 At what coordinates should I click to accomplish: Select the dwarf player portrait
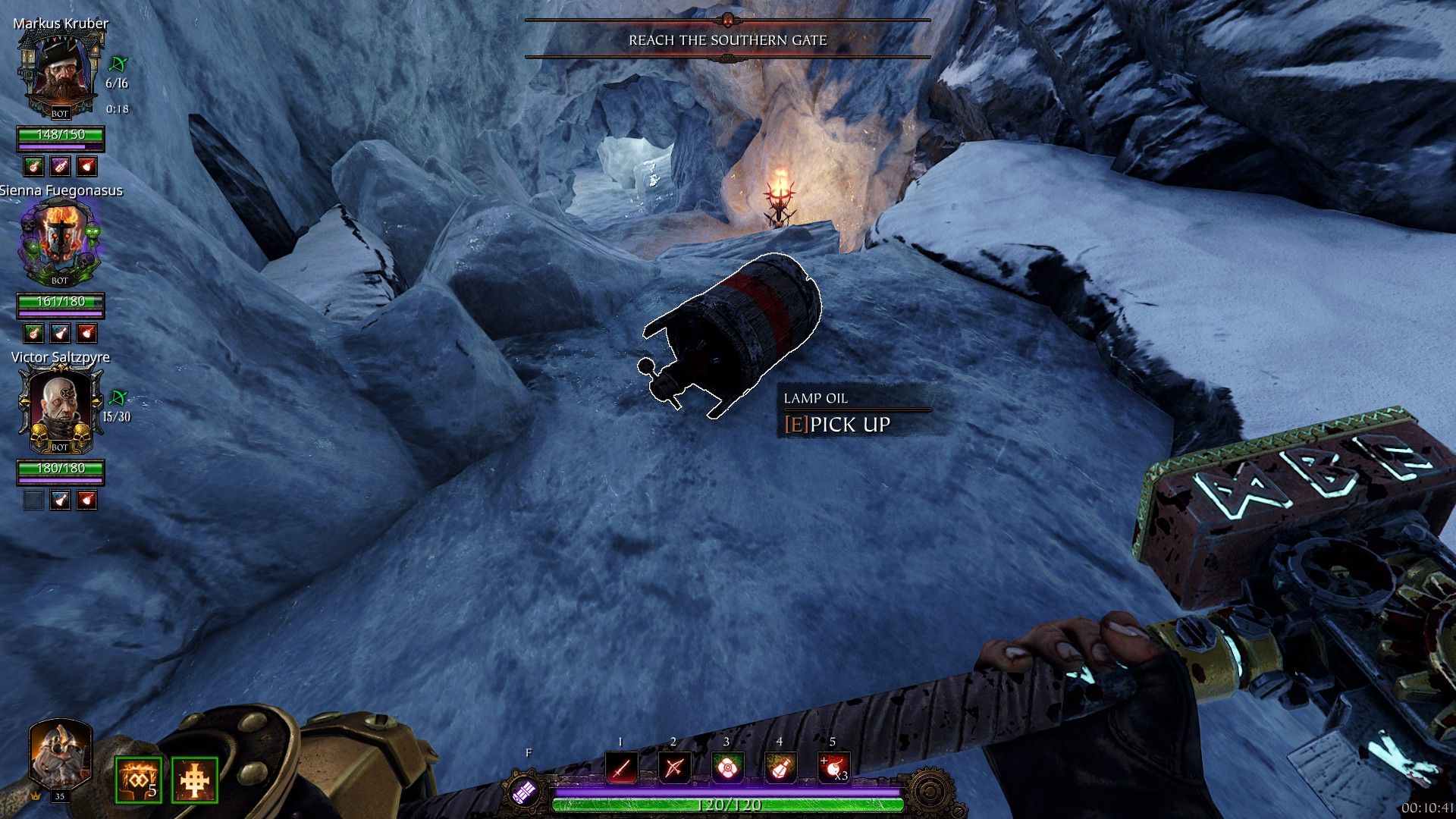[x=60, y=755]
